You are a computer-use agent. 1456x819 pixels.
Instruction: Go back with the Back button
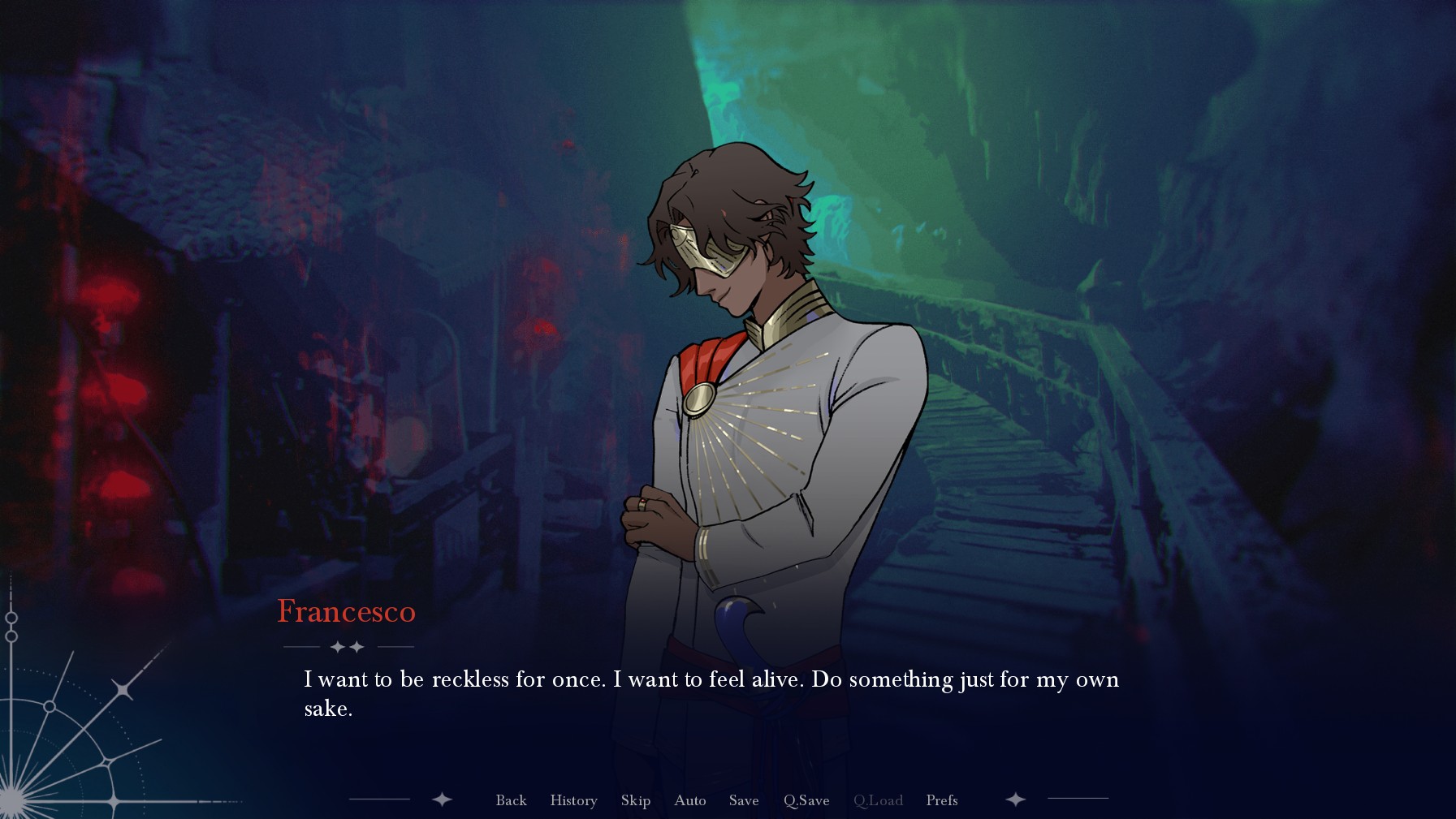511,800
